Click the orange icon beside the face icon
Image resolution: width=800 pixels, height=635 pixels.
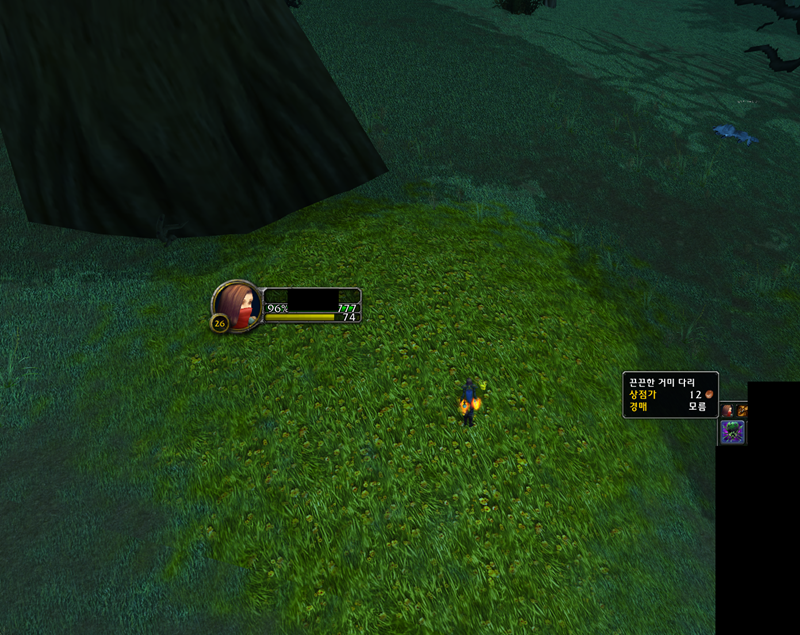[x=743, y=410]
